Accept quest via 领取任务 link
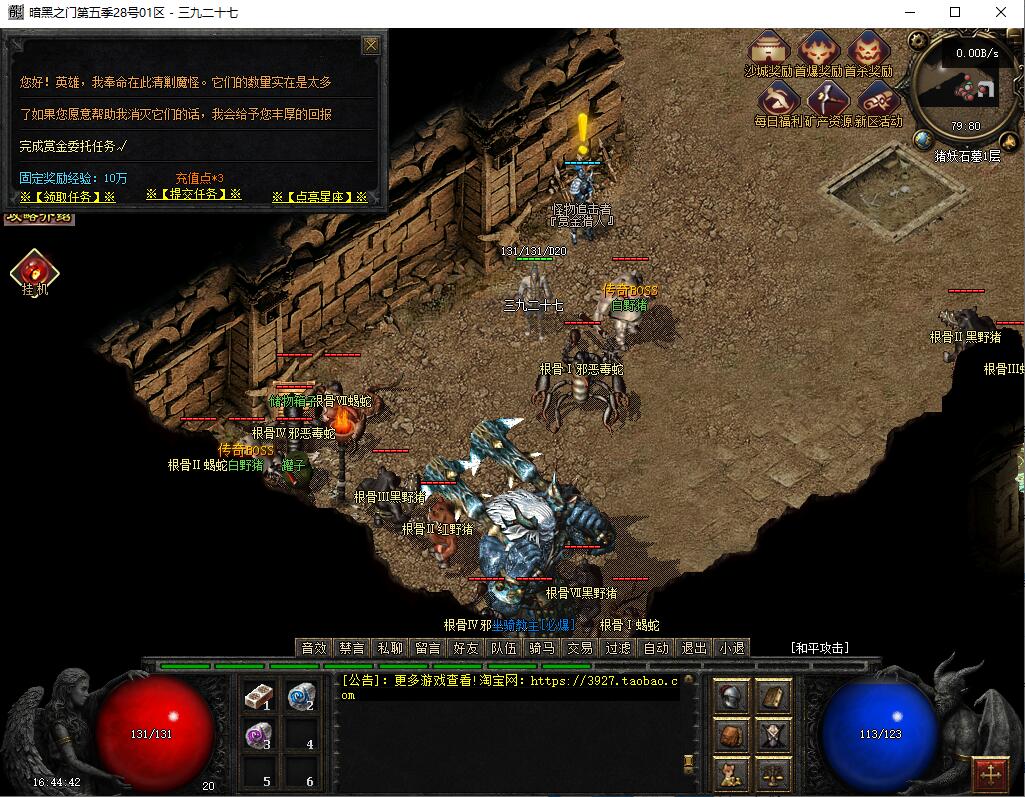1025x797 pixels. (67, 197)
